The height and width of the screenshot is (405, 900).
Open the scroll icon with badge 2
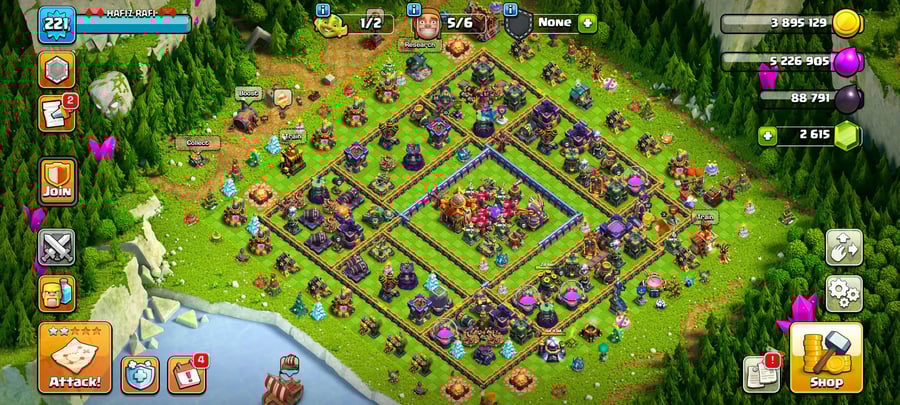pyautogui.click(x=56, y=113)
